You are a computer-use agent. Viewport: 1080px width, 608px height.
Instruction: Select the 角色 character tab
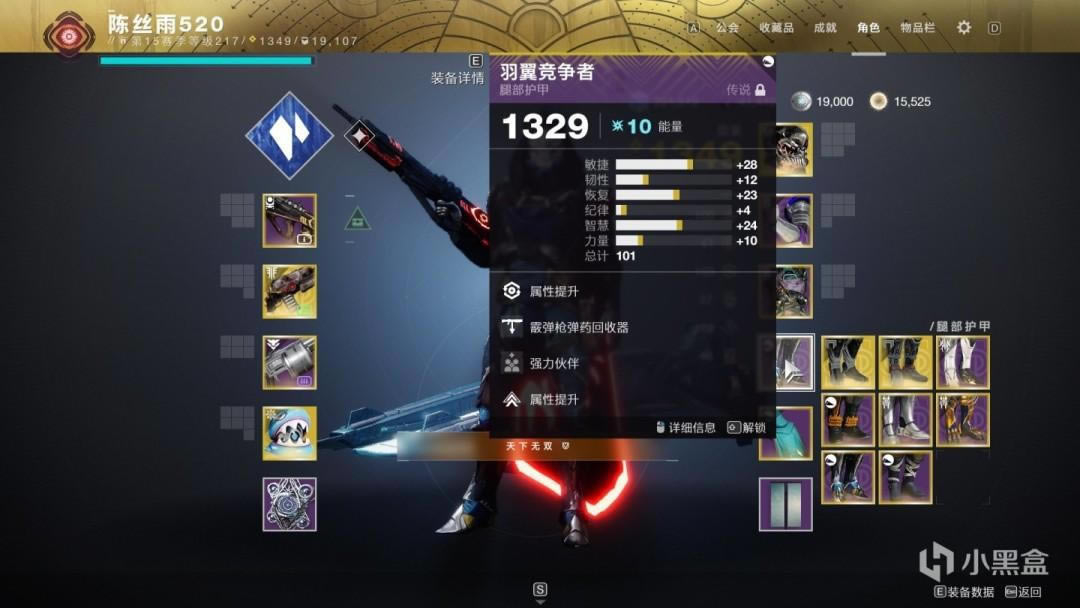click(868, 28)
